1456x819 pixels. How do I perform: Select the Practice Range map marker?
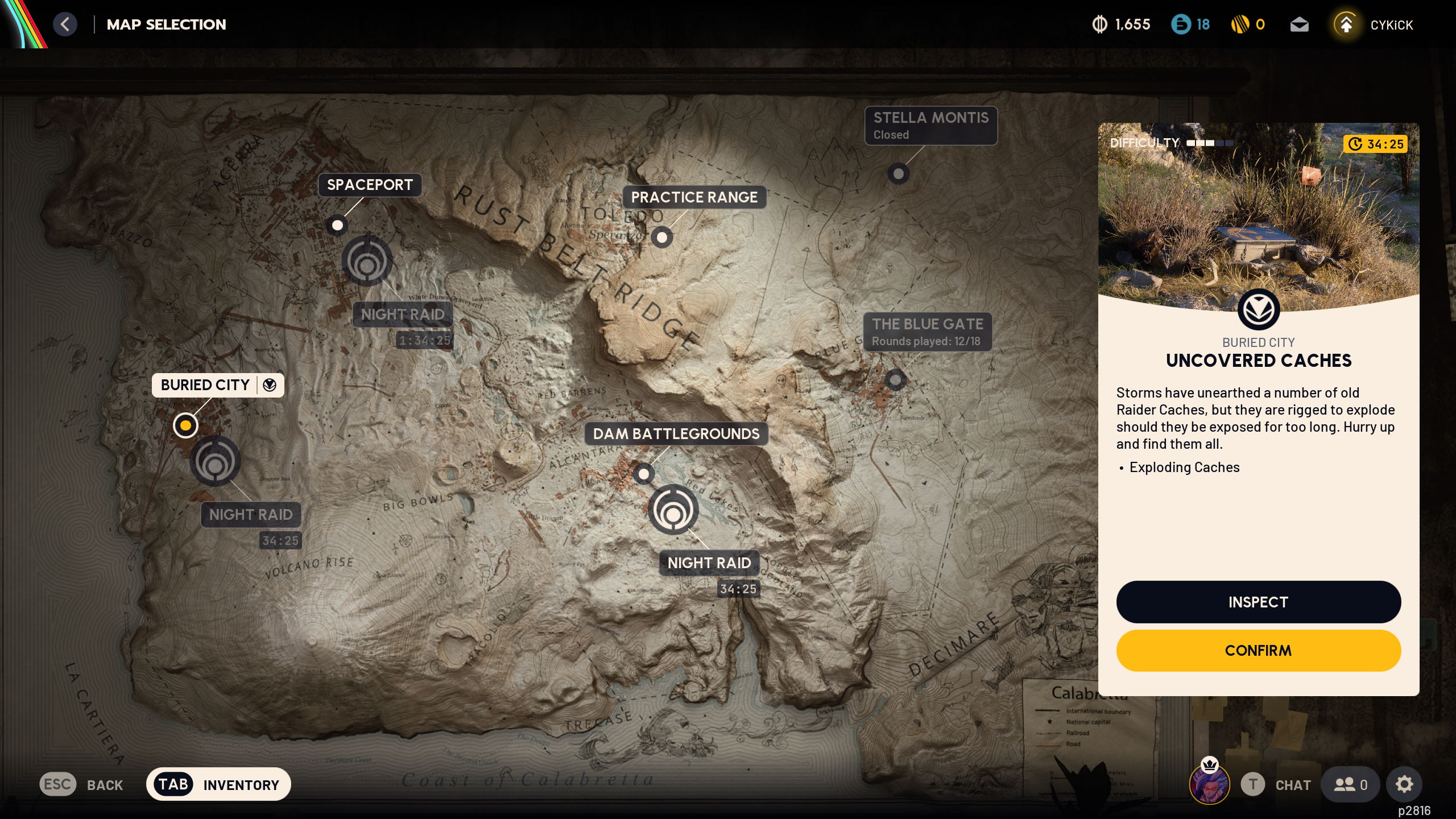point(661,237)
